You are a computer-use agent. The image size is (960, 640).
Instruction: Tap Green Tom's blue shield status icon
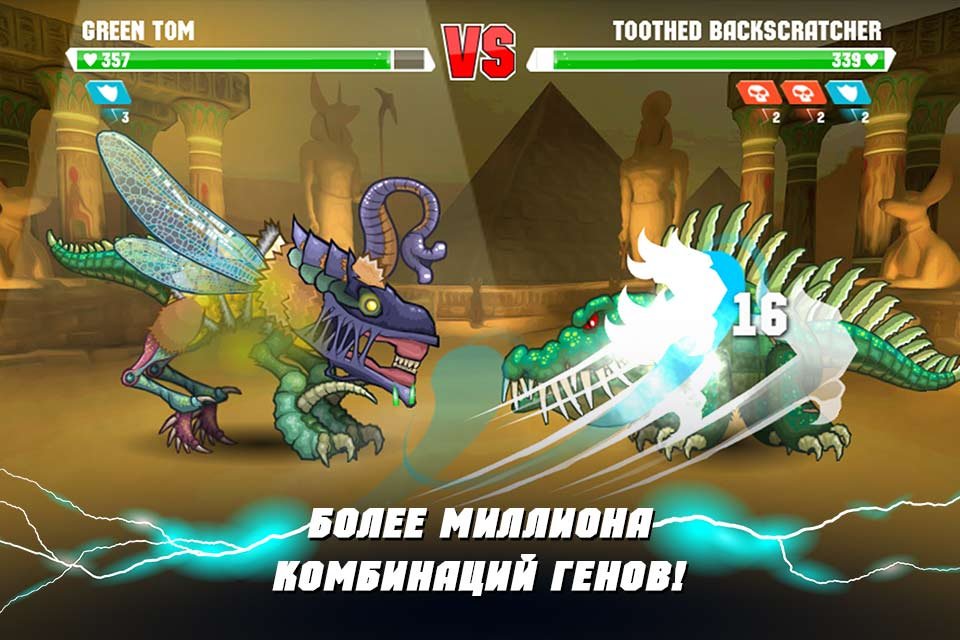104,94
